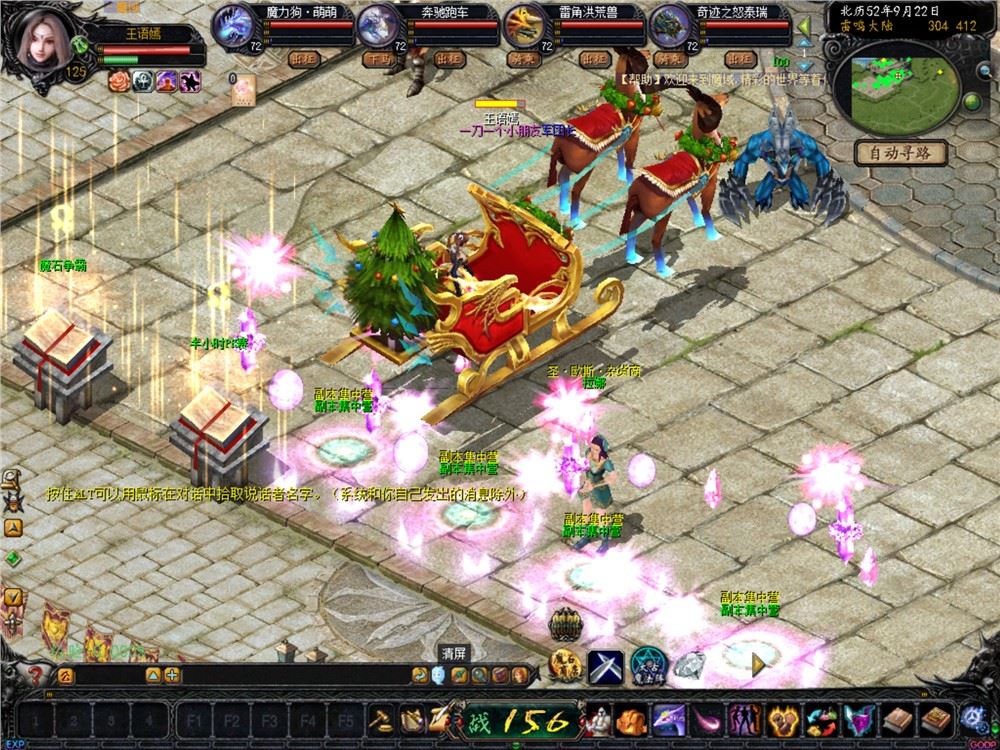Select the F1 hotkey slot

point(196,719)
